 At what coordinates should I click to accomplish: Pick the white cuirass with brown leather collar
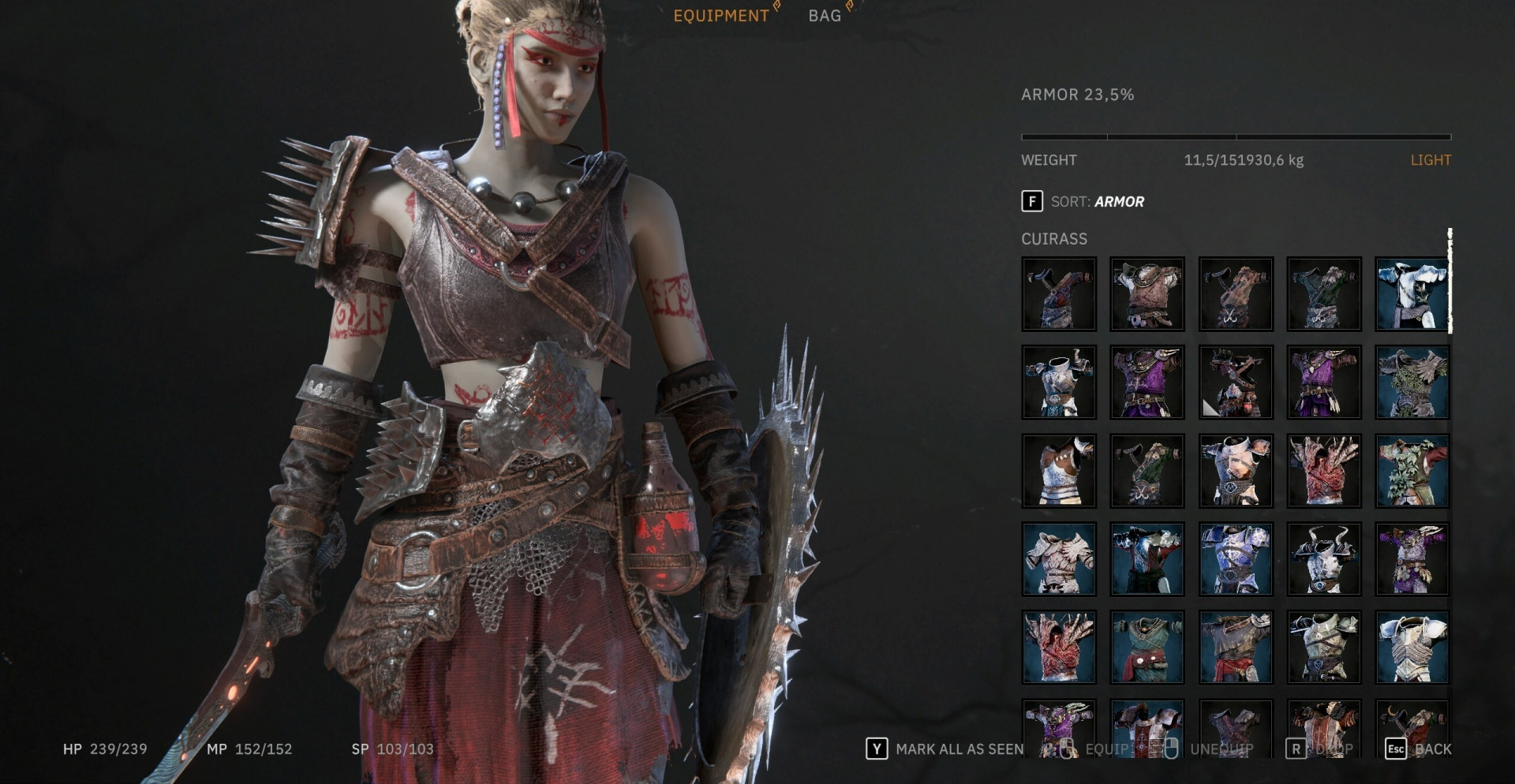point(1059,471)
